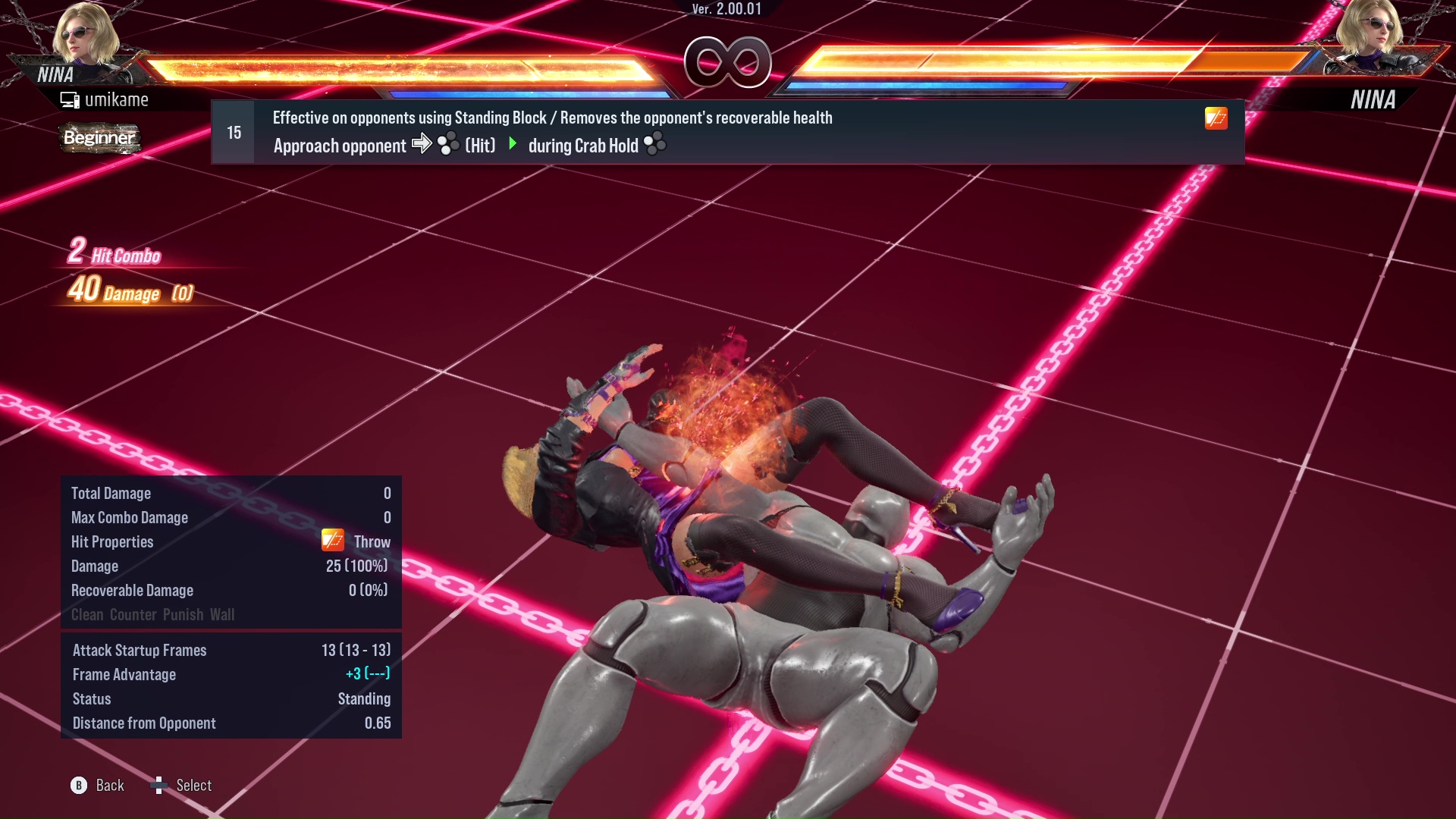Open the Attack Startup Frames details

click(x=139, y=650)
